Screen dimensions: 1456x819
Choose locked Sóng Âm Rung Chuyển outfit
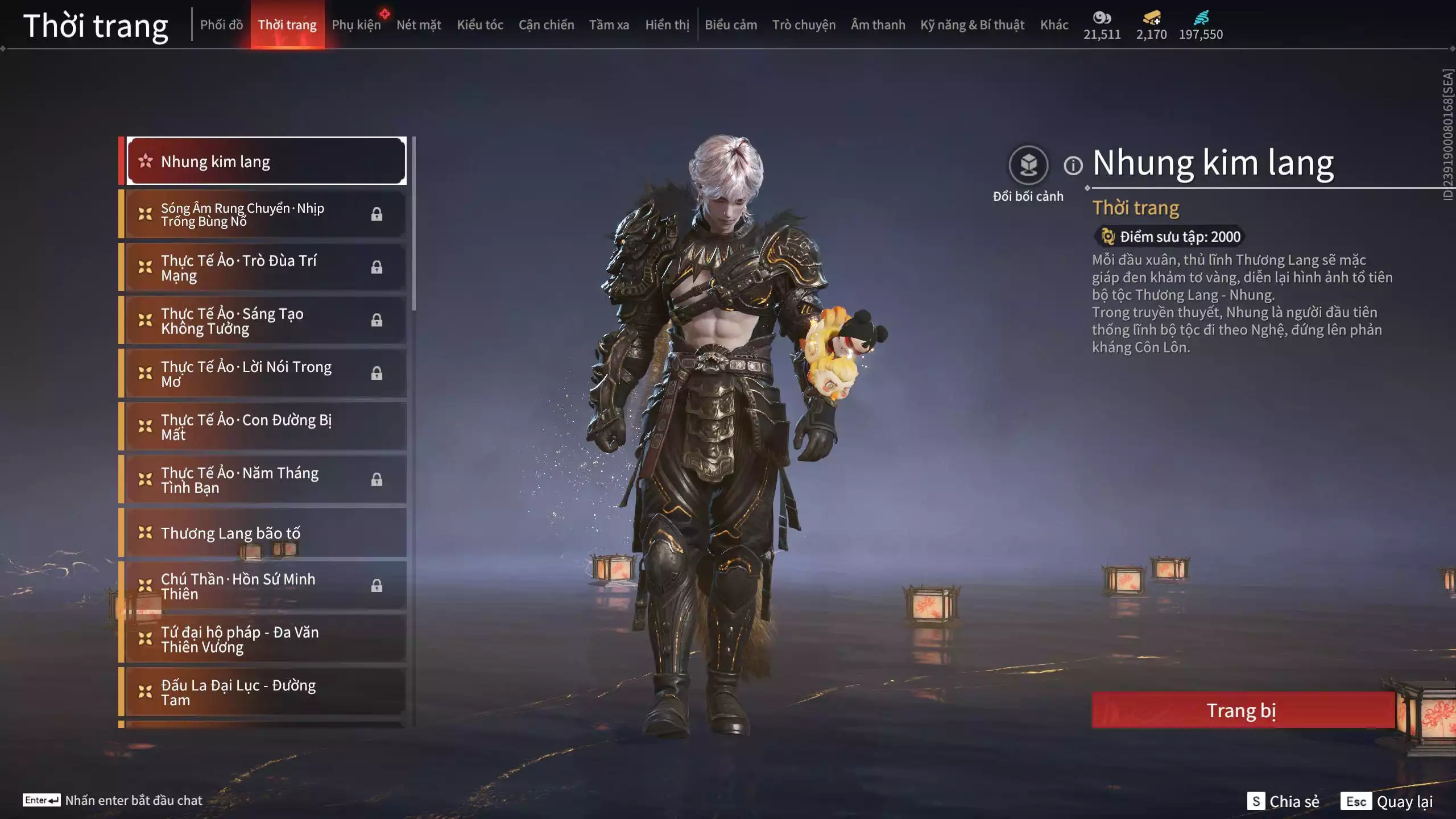click(265, 214)
